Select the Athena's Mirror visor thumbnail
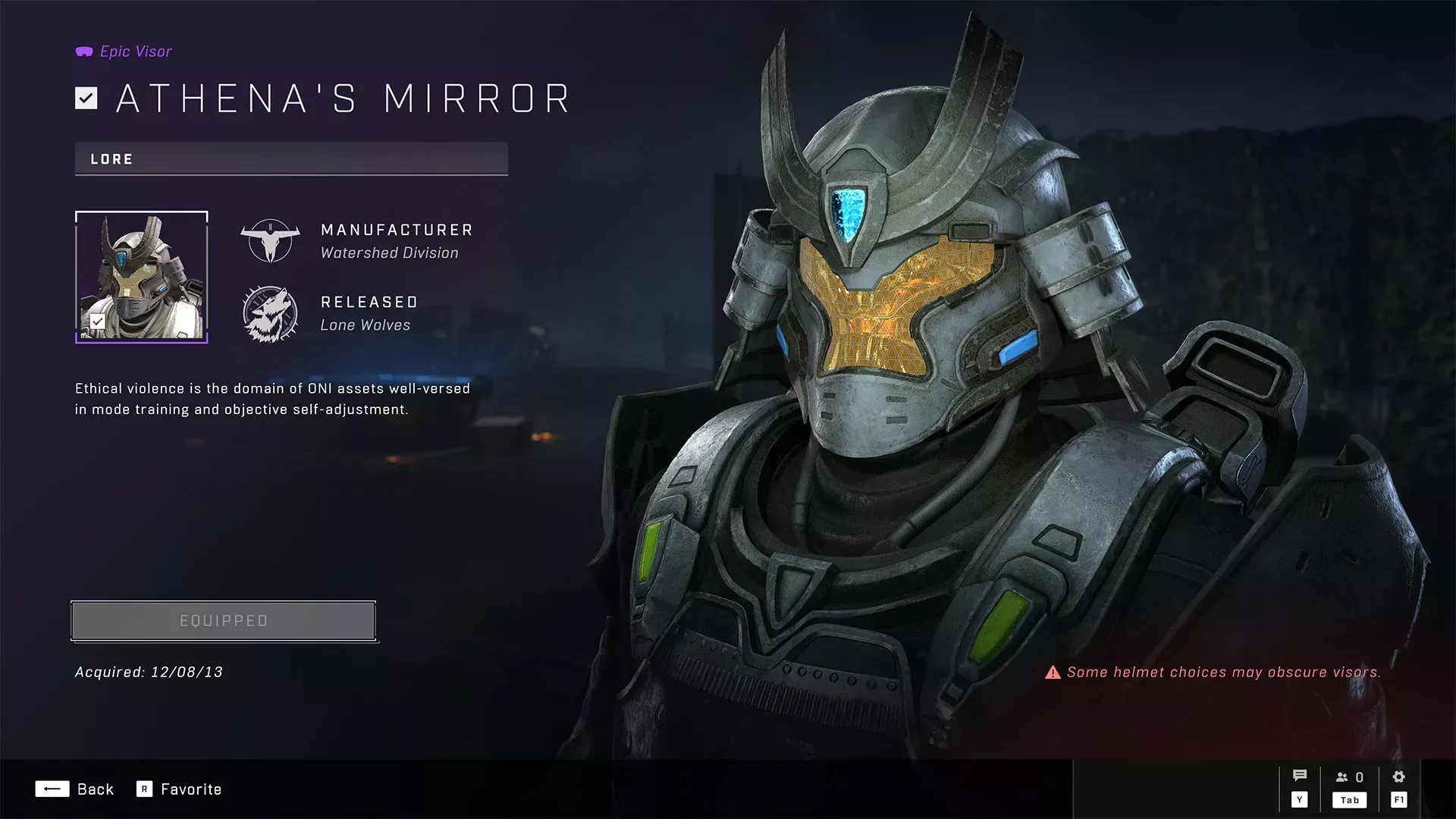Screen dimensions: 1456x819 coord(141,275)
